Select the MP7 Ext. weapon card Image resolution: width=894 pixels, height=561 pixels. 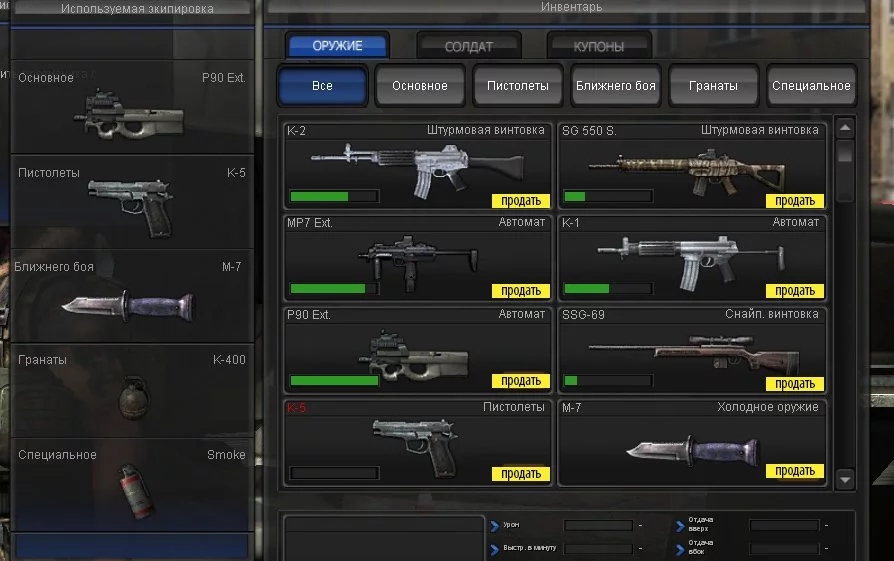418,257
